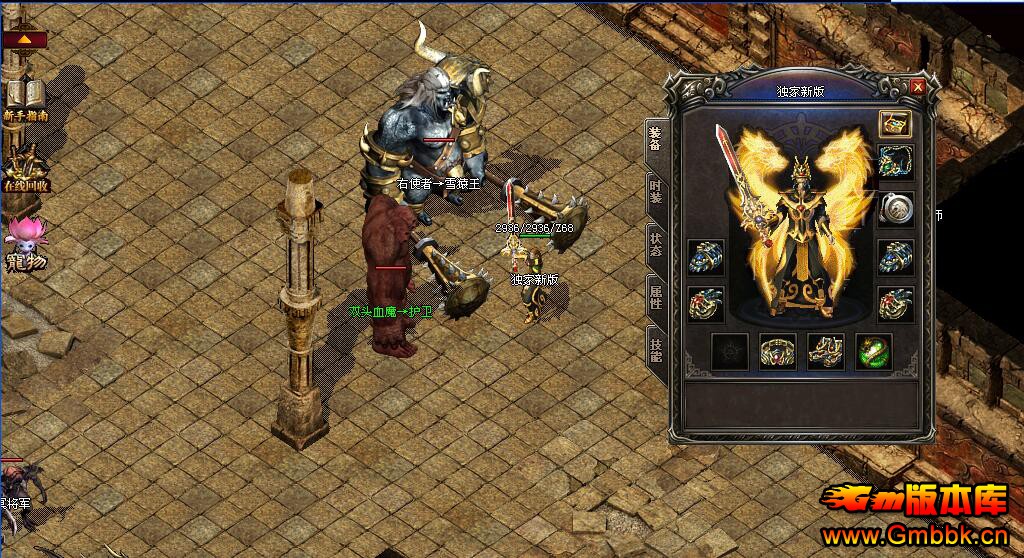Select the boots slot in the bottom row
1024x558 pixels.
(826, 352)
